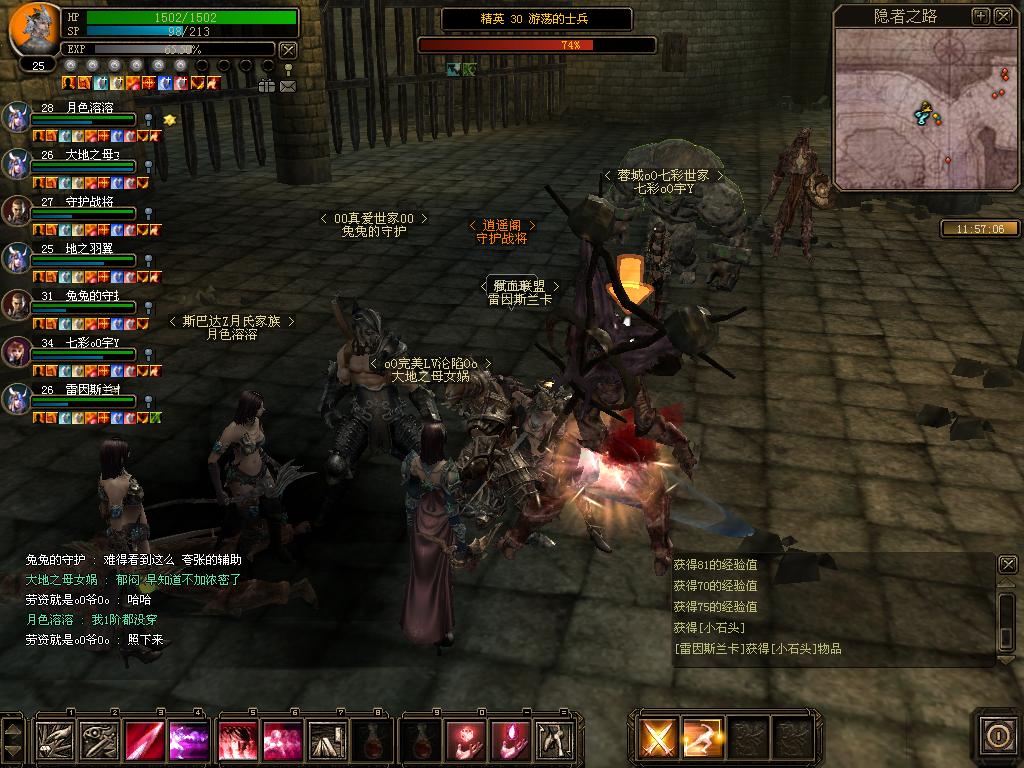Activate the crossed golden swords attack skill
This screenshot has width=1024, height=768.
pyautogui.click(x=657, y=739)
